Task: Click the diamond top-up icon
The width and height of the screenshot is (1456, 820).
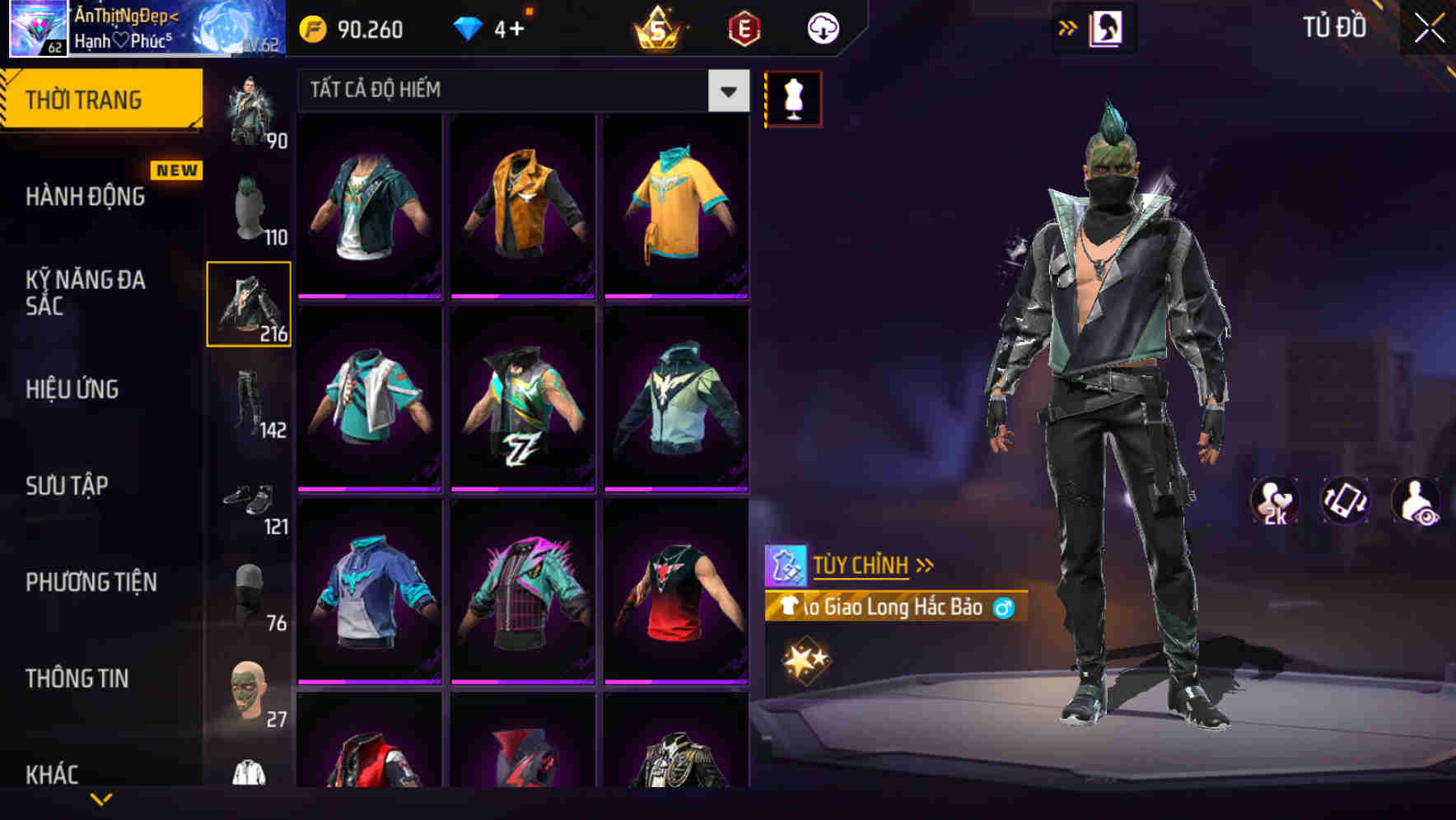Action: [470, 29]
